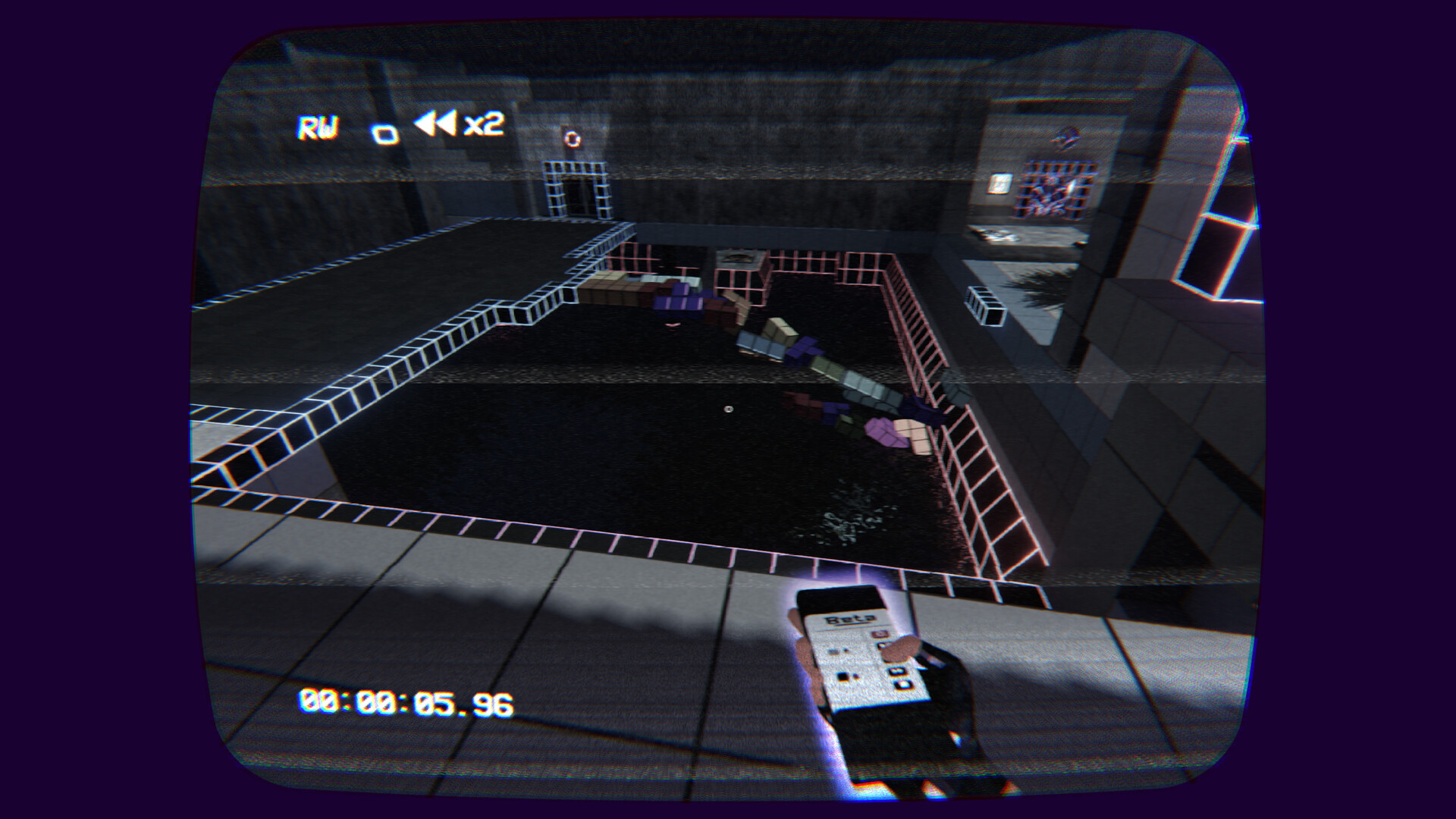The height and width of the screenshot is (819, 1456).
Task: Click the x2 rewind speed label
Action: 485,126
